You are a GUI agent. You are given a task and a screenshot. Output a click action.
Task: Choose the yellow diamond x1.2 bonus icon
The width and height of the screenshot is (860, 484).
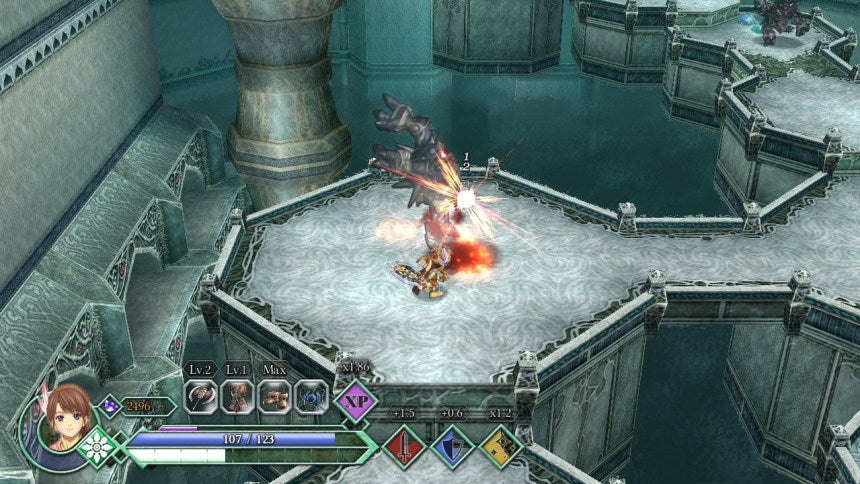tap(501, 445)
